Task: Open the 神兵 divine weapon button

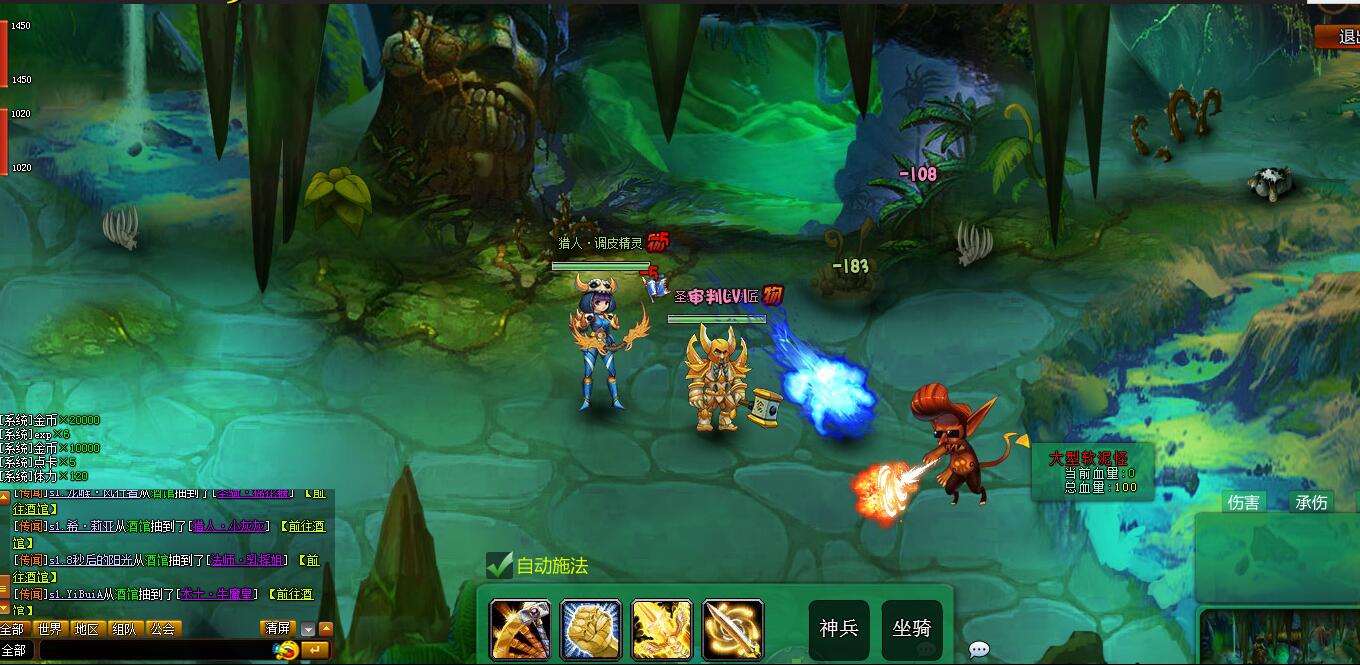Action: tap(838, 629)
